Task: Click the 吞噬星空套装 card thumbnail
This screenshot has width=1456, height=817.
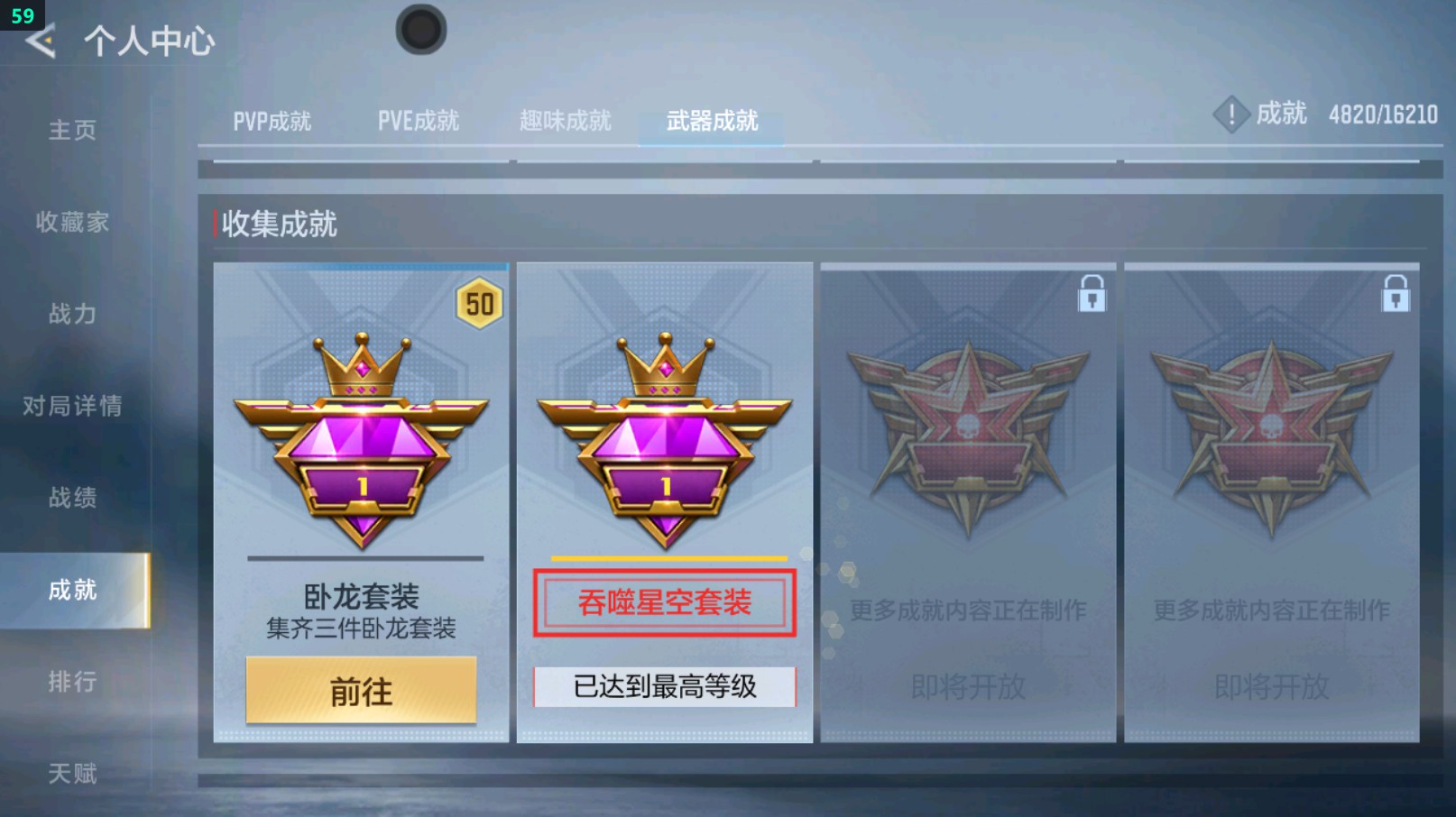Action: click(x=665, y=500)
